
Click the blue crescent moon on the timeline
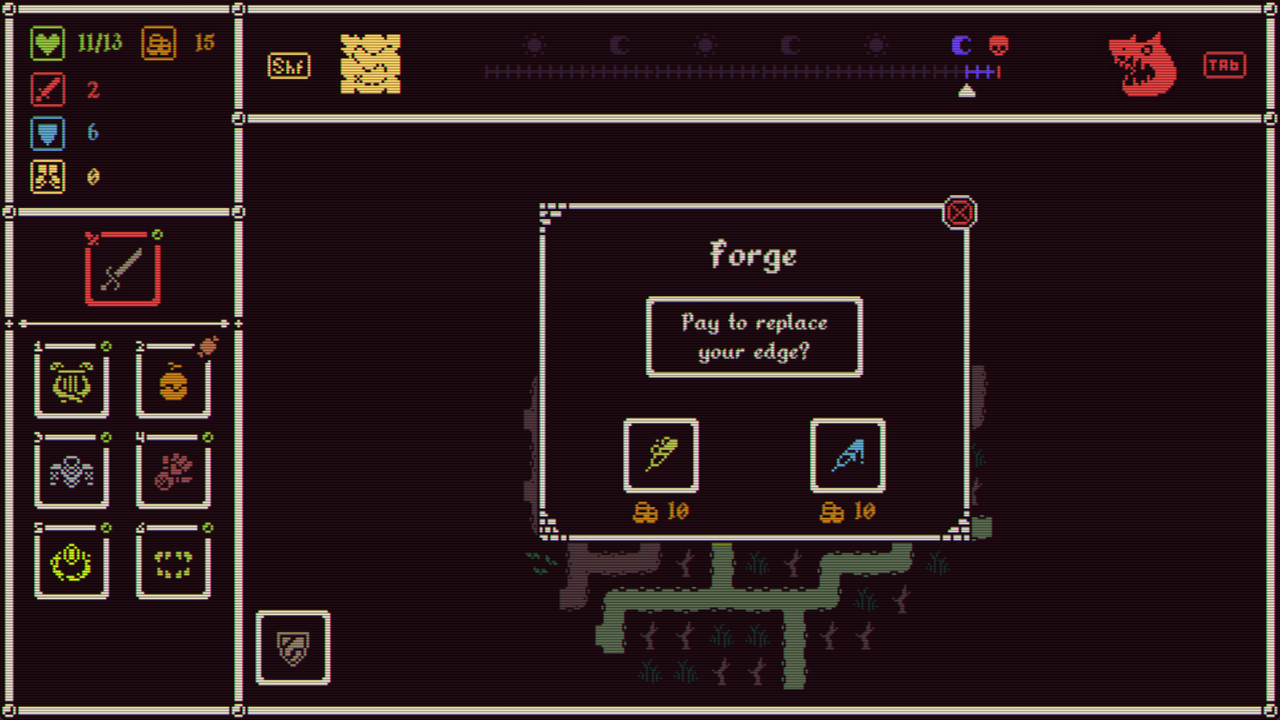point(961,44)
